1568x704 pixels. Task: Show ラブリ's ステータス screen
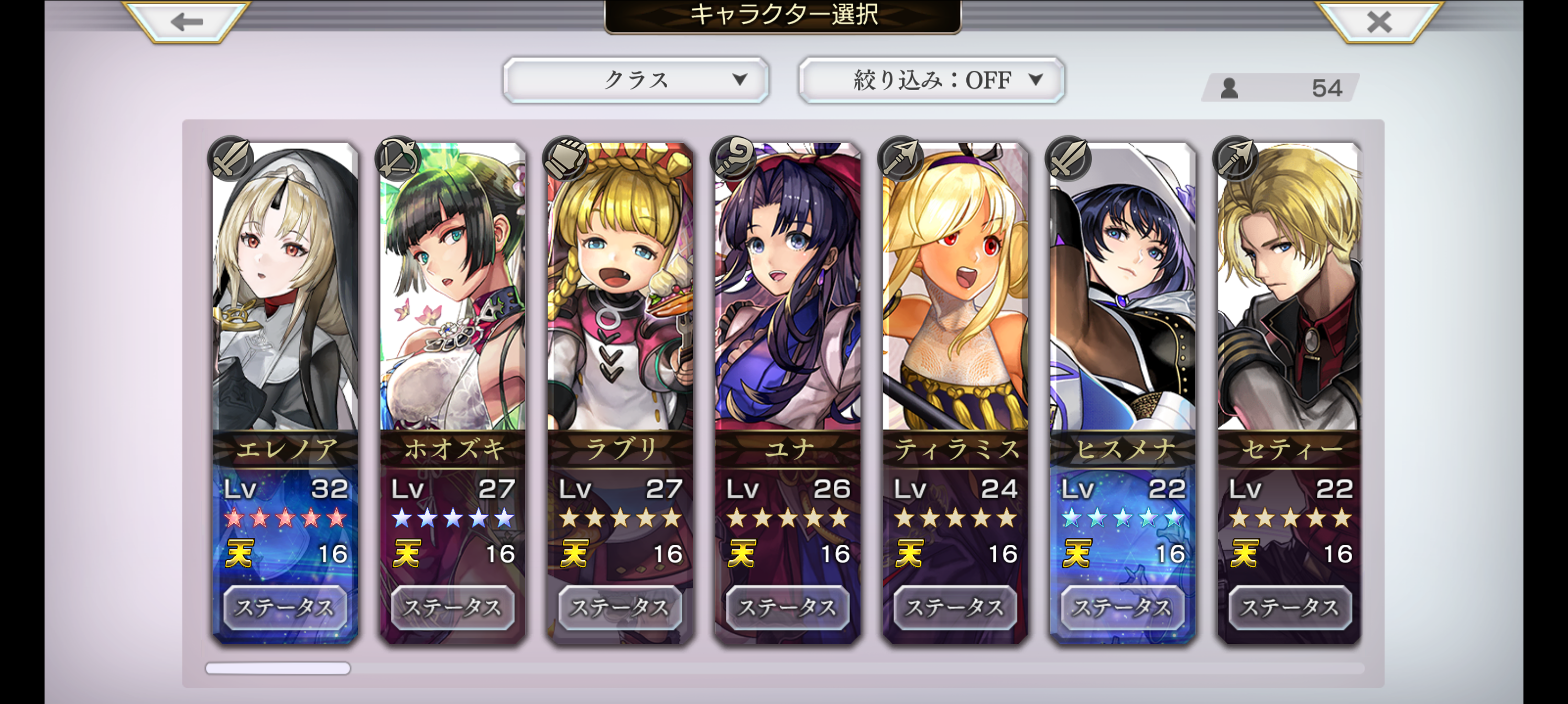pos(619,607)
